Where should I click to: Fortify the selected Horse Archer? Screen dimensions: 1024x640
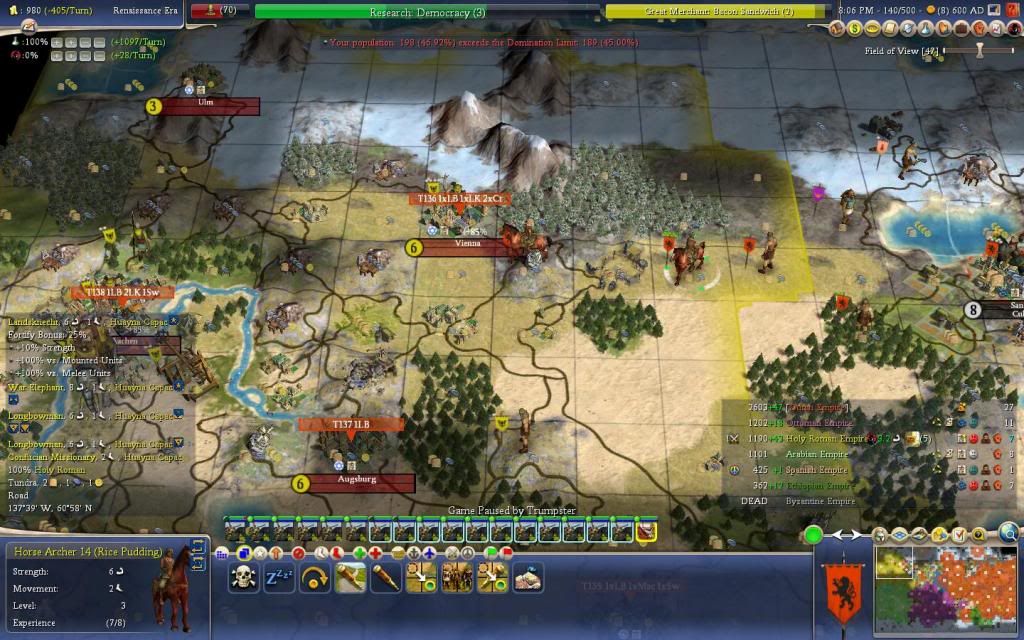click(351, 577)
